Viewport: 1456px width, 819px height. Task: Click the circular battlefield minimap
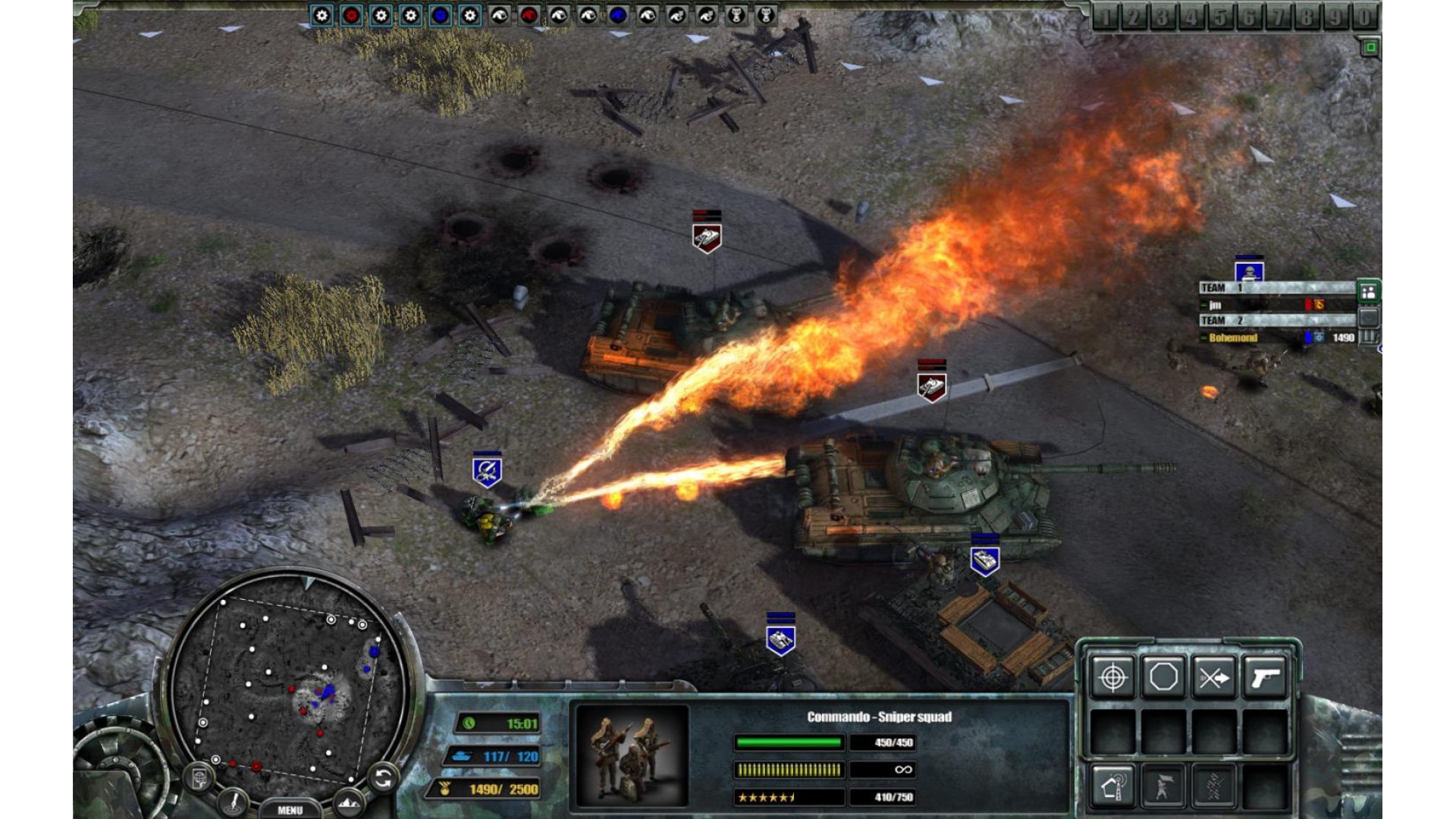click(x=288, y=682)
